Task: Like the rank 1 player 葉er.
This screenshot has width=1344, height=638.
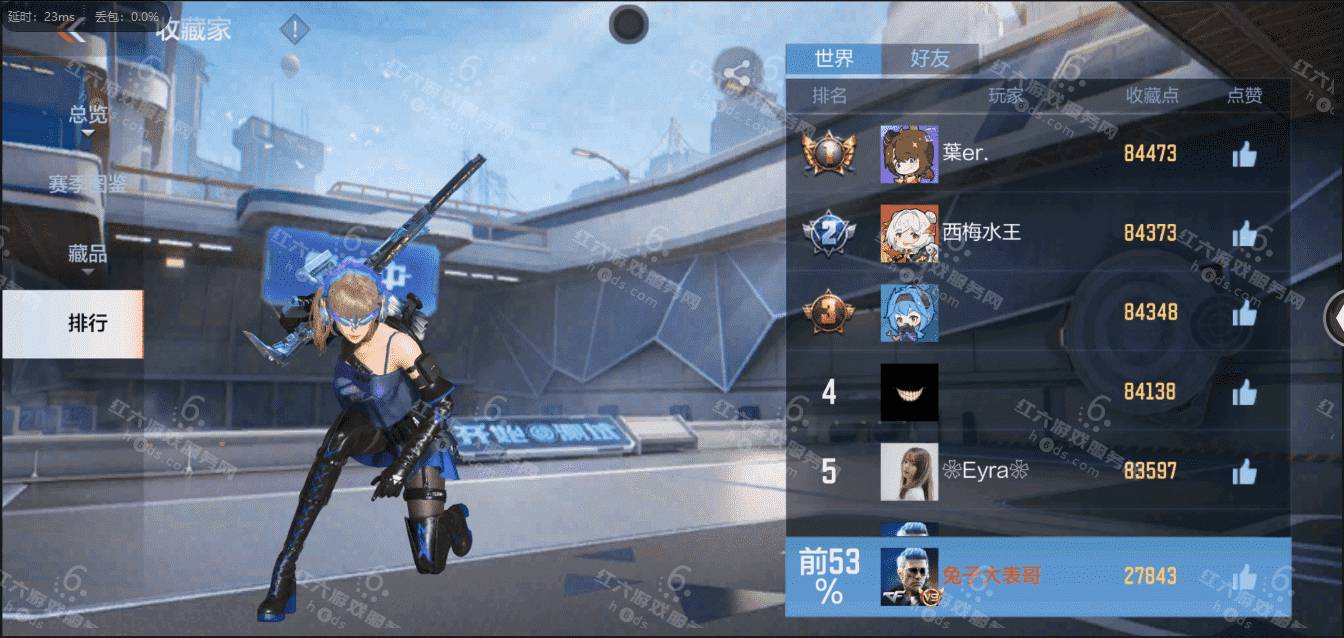Action: tap(1244, 154)
